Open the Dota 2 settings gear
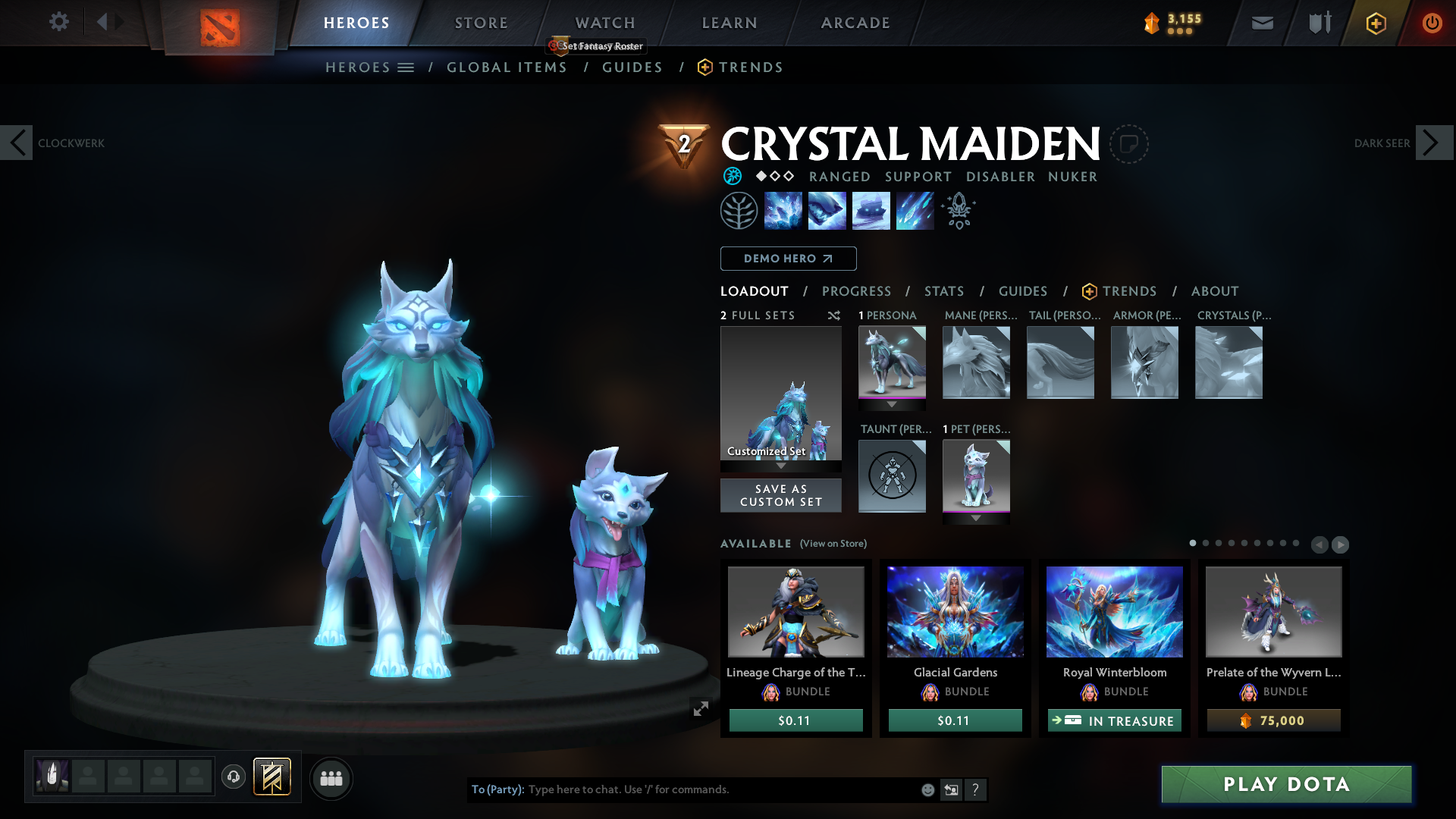Viewport: 1456px width, 819px height. pyautogui.click(x=59, y=21)
